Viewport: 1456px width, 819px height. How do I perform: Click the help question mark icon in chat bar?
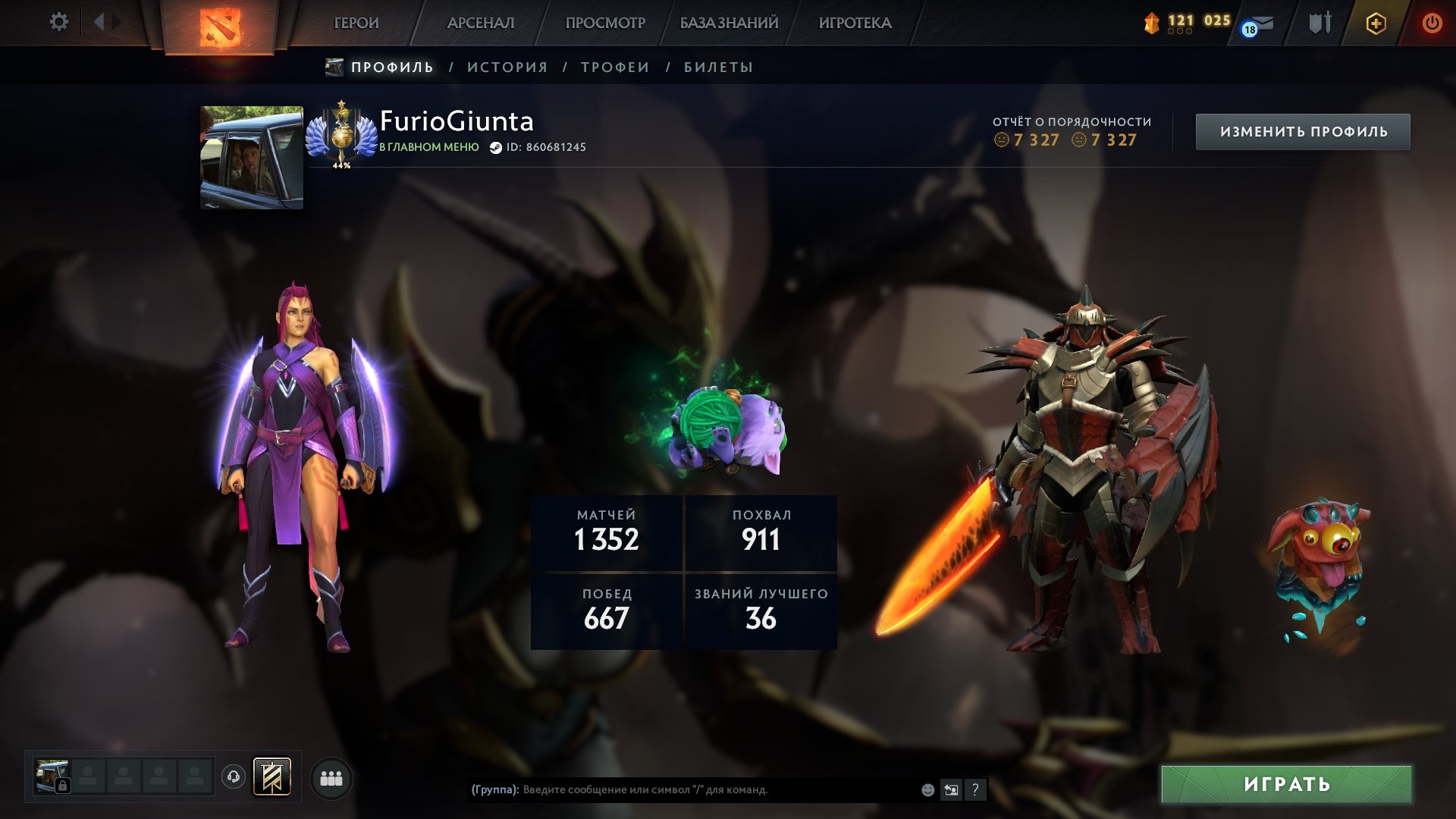click(975, 789)
